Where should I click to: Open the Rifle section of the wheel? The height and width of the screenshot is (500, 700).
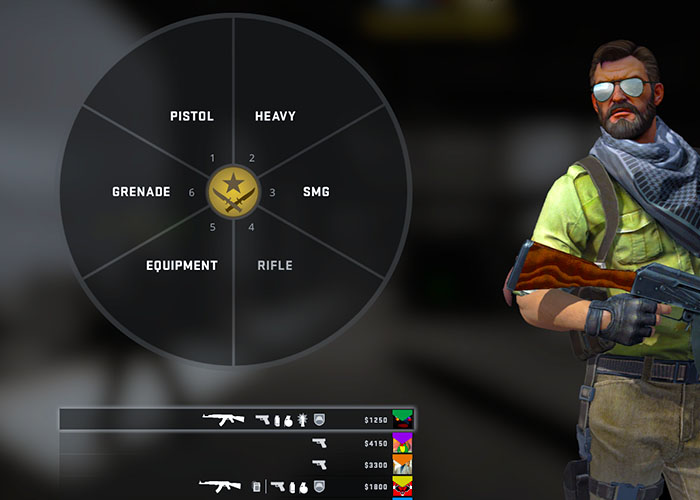(275, 265)
